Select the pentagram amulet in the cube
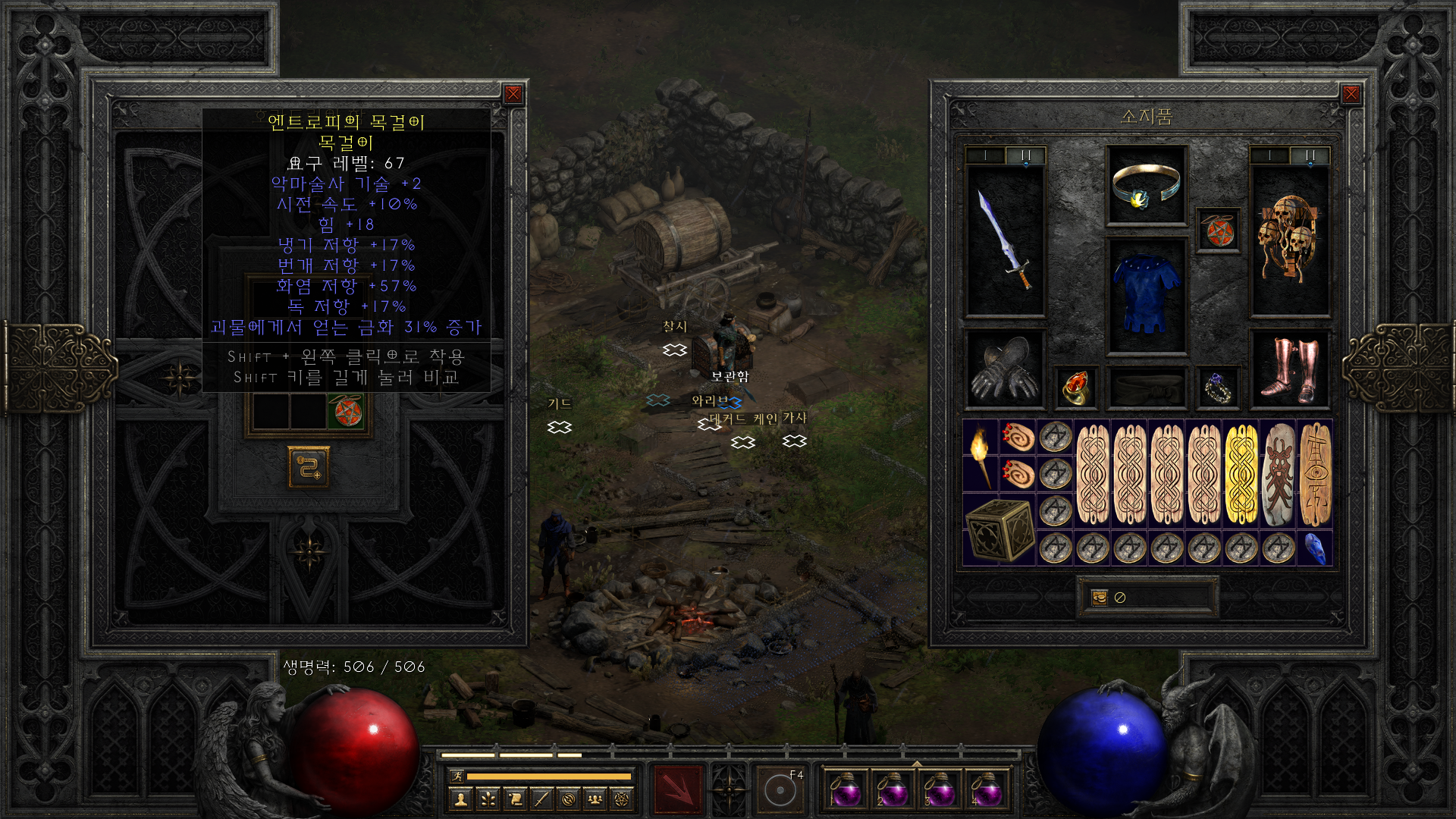The height and width of the screenshot is (819, 1456). [346, 413]
